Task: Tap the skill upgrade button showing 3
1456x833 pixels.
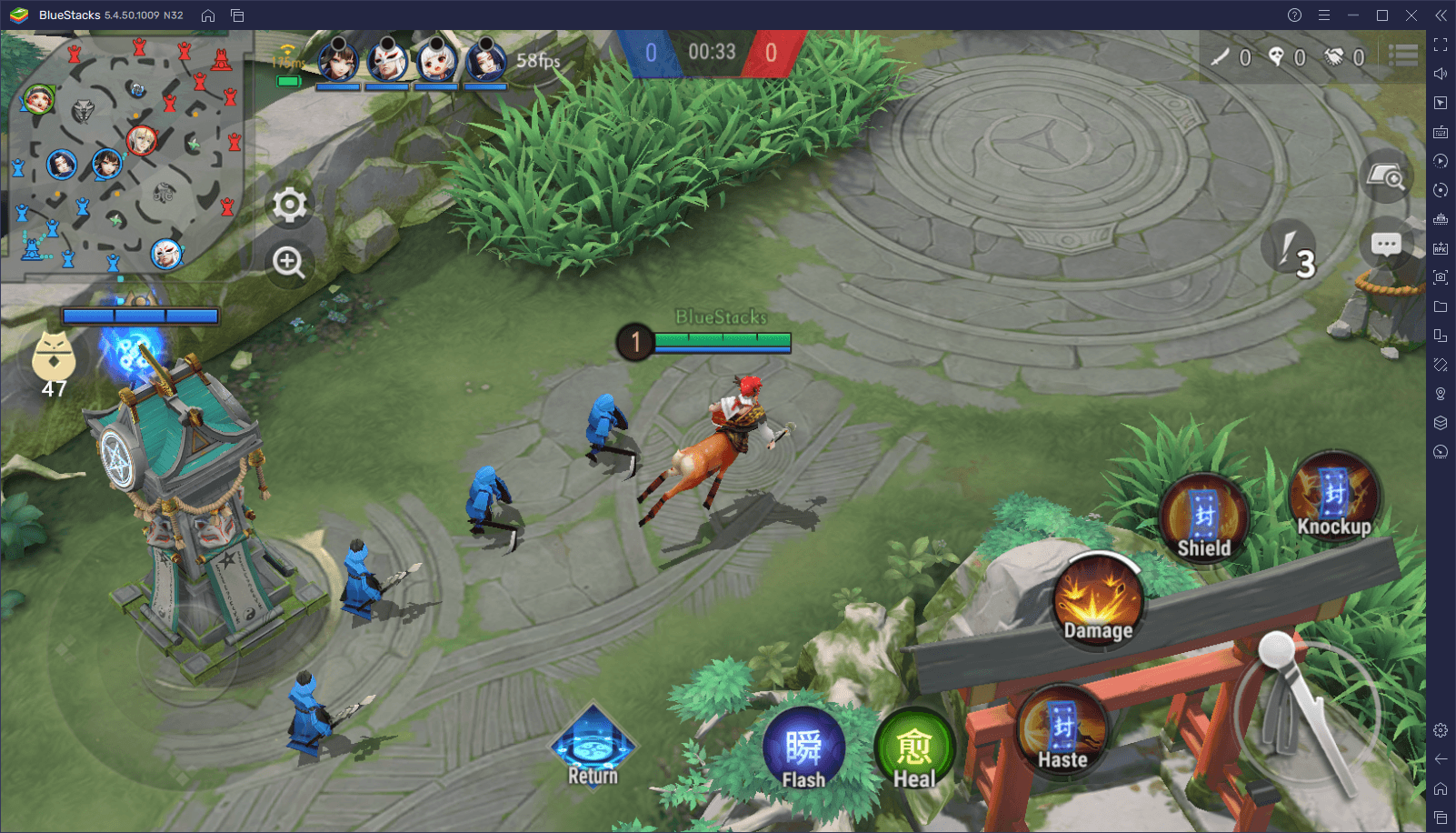Action: [1291, 249]
